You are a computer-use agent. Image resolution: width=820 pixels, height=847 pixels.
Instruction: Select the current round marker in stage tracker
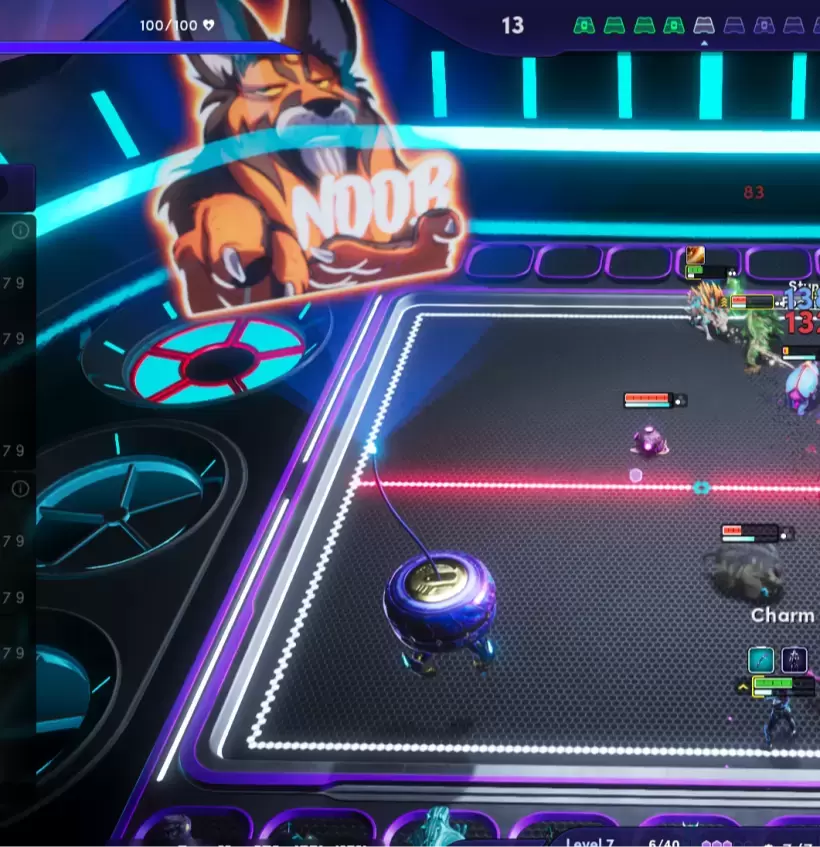click(704, 25)
